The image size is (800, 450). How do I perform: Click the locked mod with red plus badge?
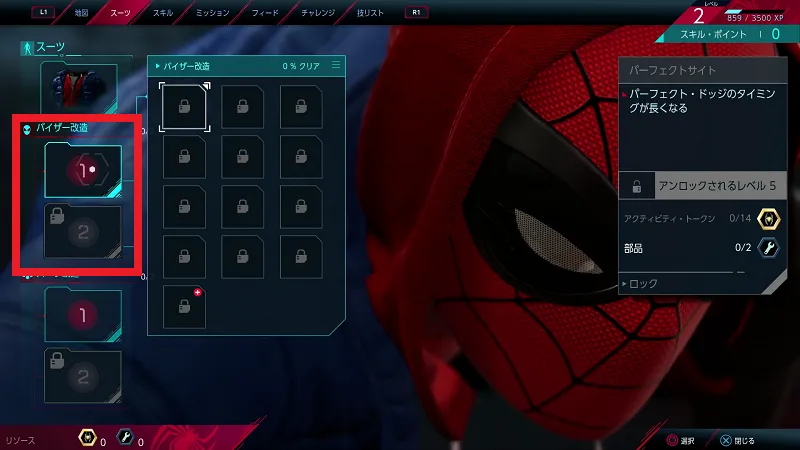tap(184, 305)
